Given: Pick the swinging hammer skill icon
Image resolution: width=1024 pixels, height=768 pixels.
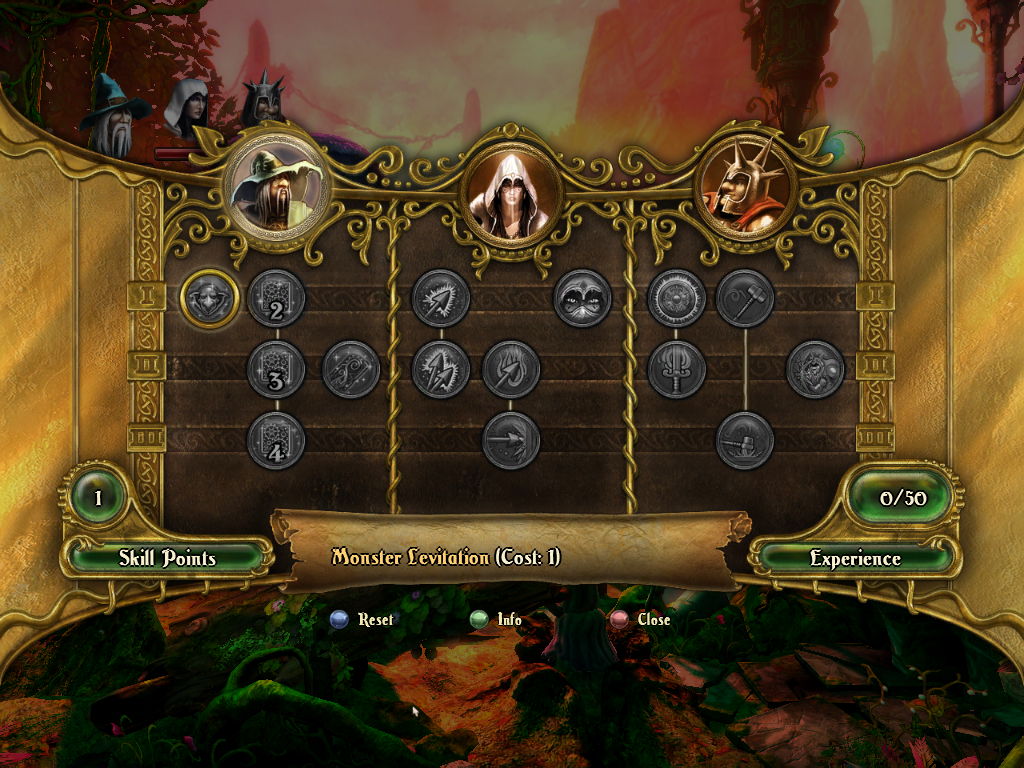Looking at the screenshot, I should click(x=745, y=298).
